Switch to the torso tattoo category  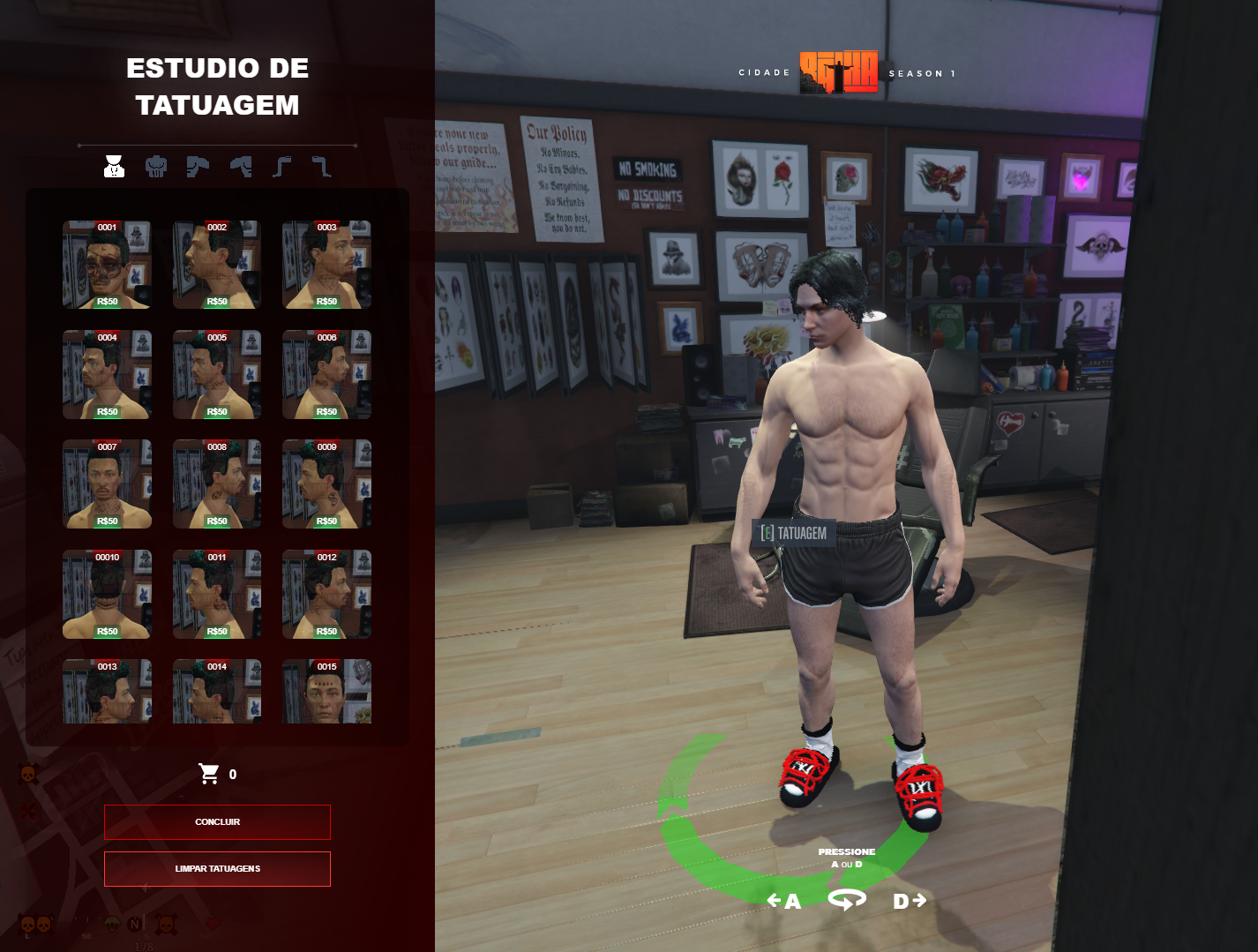point(156,166)
